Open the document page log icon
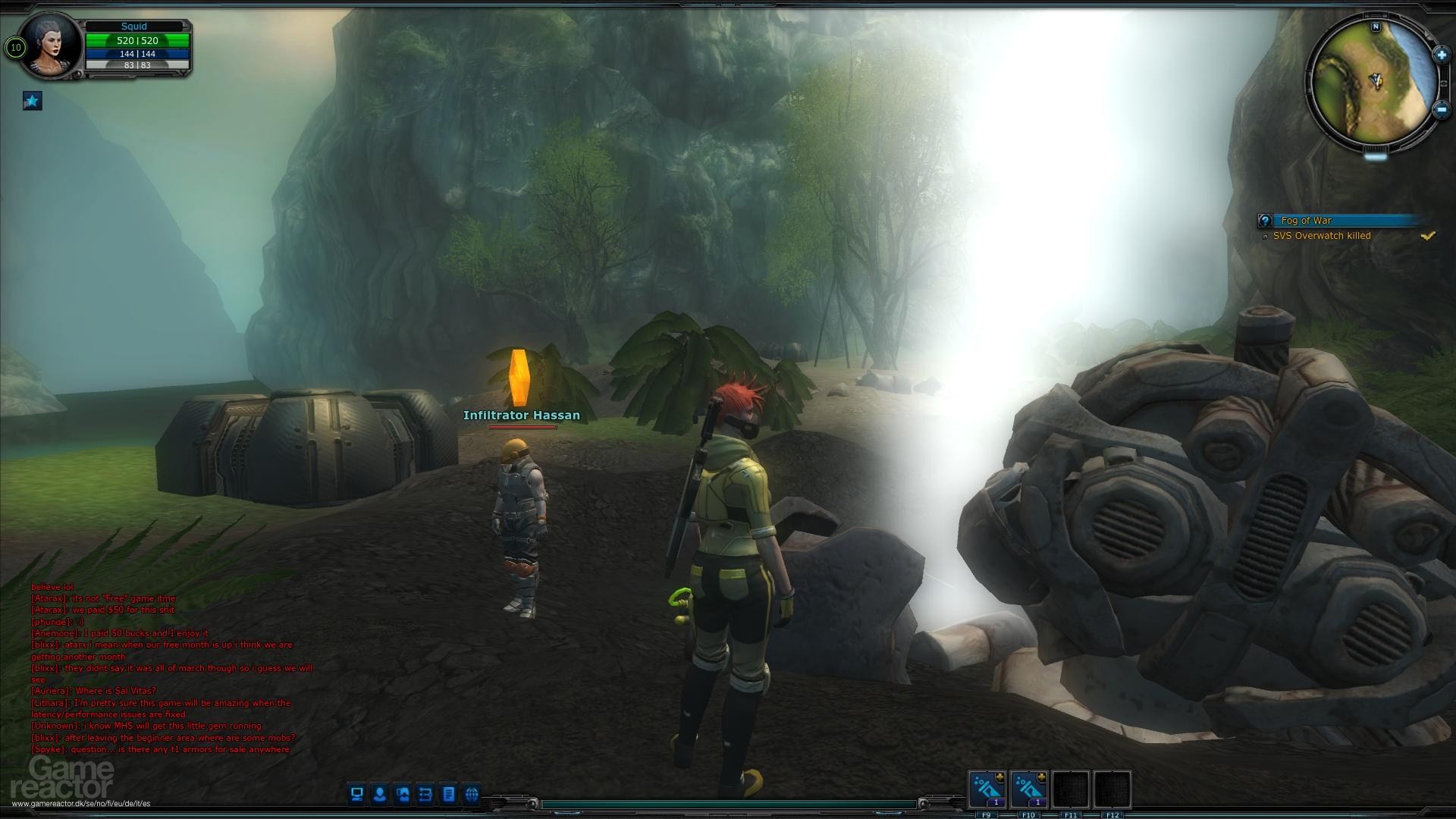Image resolution: width=1456 pixels, height=819 pixels. point(449,794)
